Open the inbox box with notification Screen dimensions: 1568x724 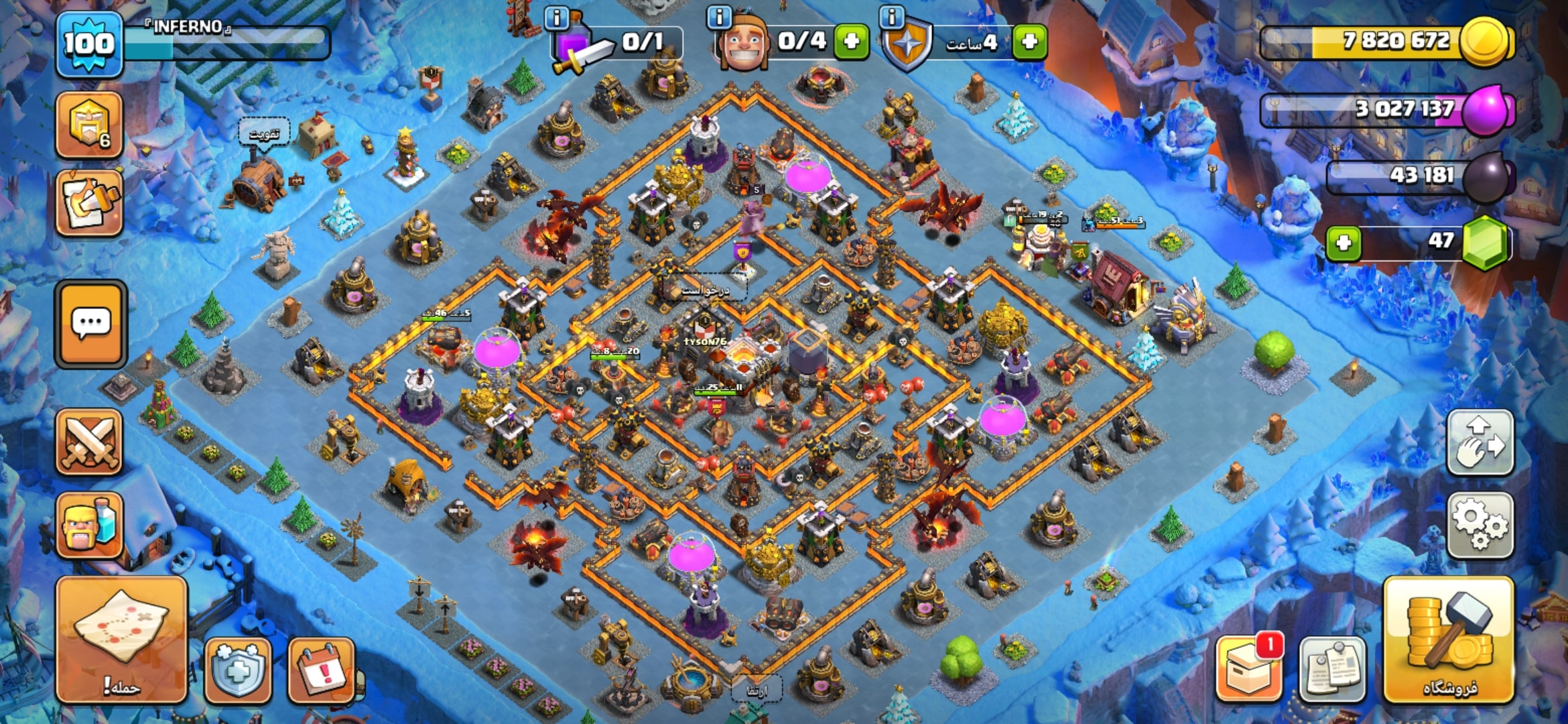[x=1248, y=668]
